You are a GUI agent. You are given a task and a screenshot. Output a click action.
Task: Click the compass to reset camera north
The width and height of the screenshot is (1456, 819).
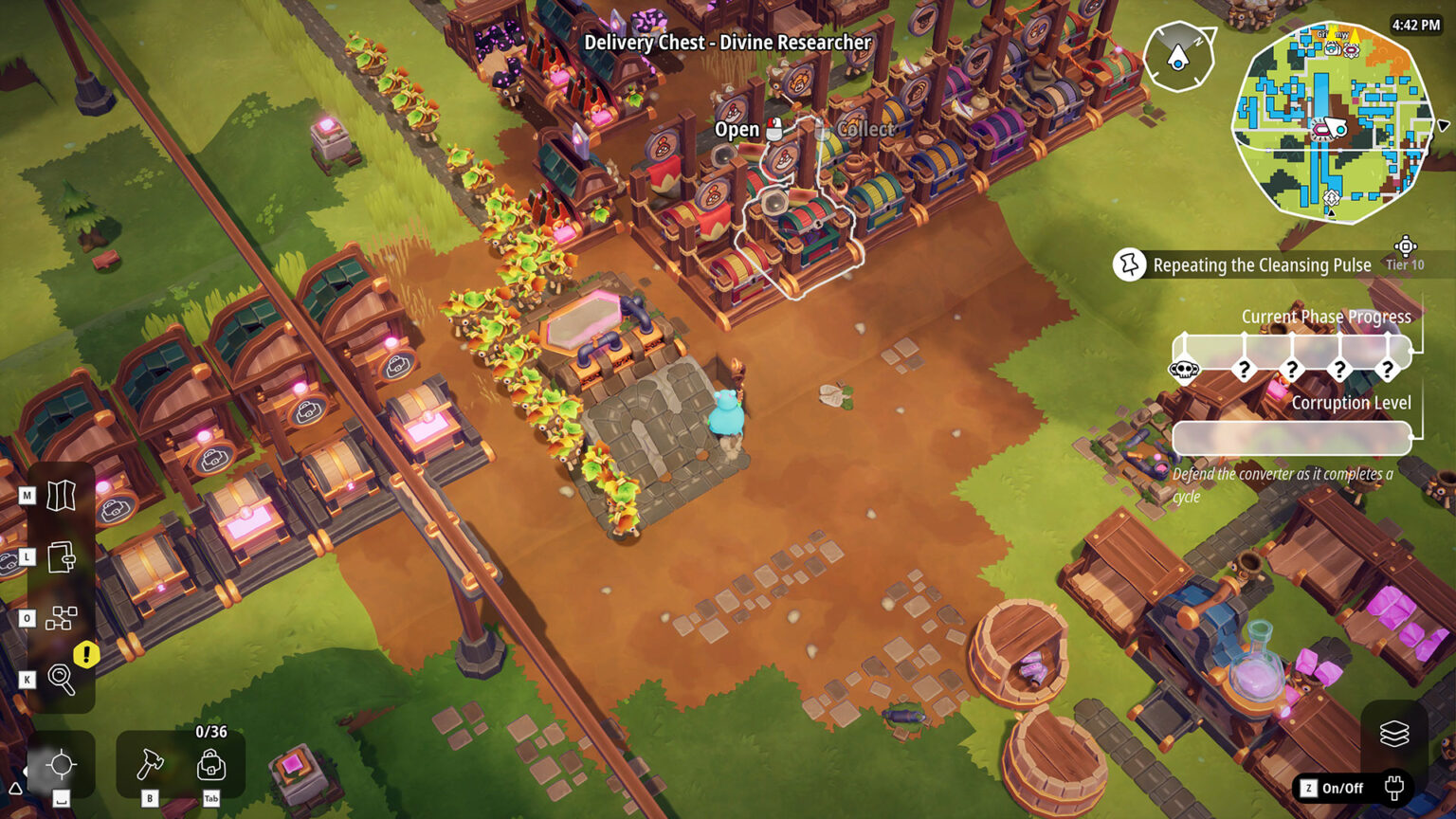(1178, 57)
